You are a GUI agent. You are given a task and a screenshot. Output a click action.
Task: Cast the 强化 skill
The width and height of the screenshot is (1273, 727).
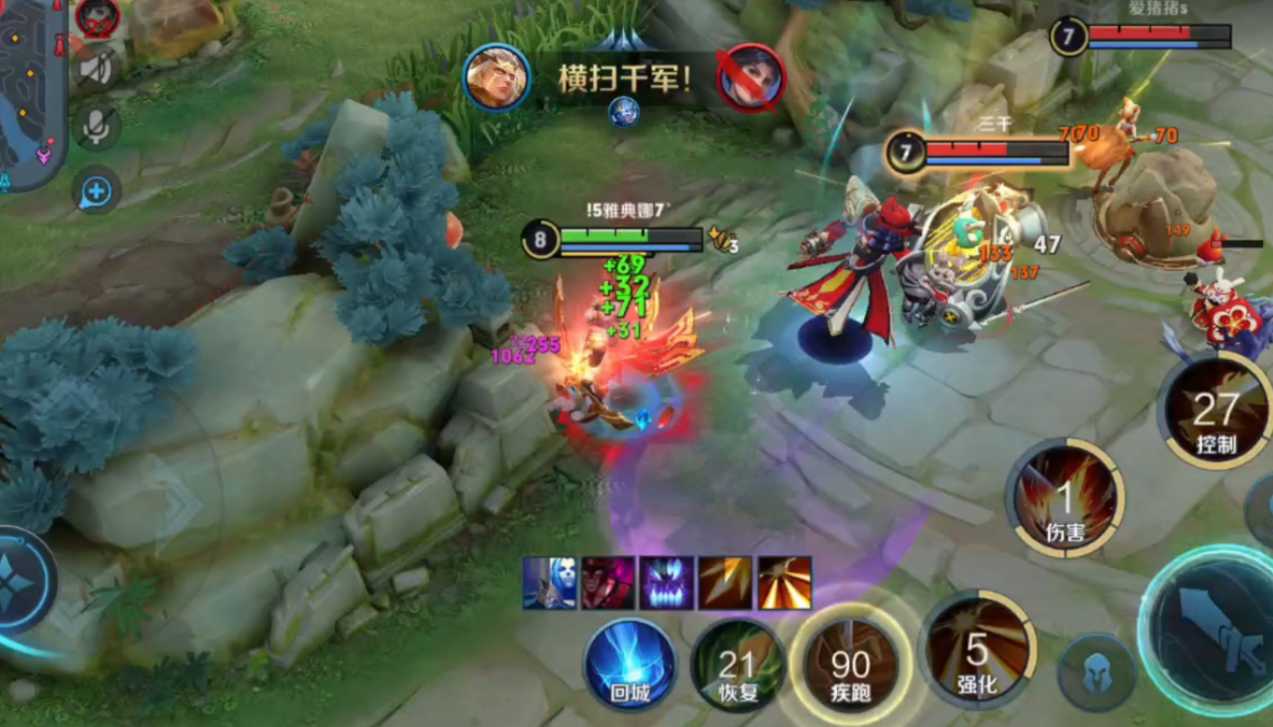977,652
